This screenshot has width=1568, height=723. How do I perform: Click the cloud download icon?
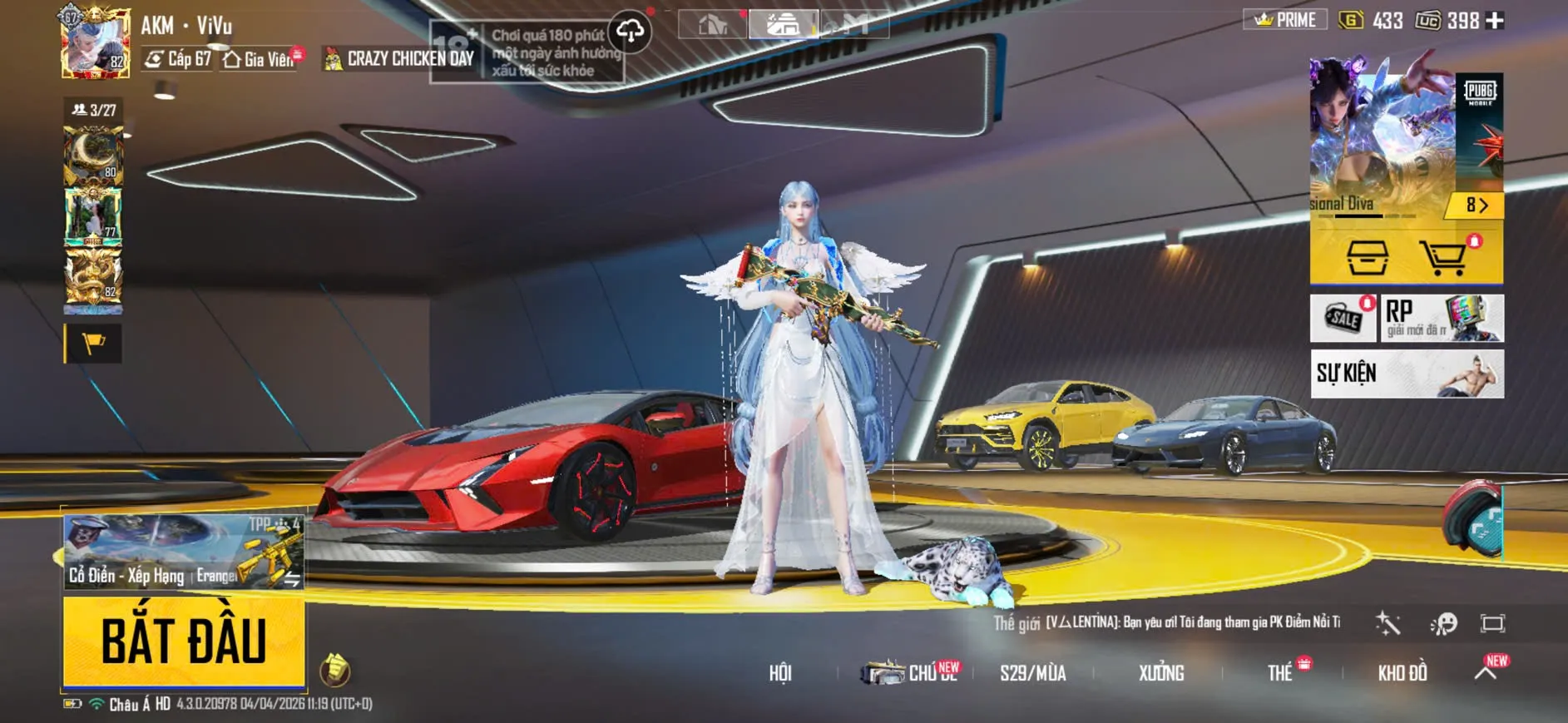630,32
